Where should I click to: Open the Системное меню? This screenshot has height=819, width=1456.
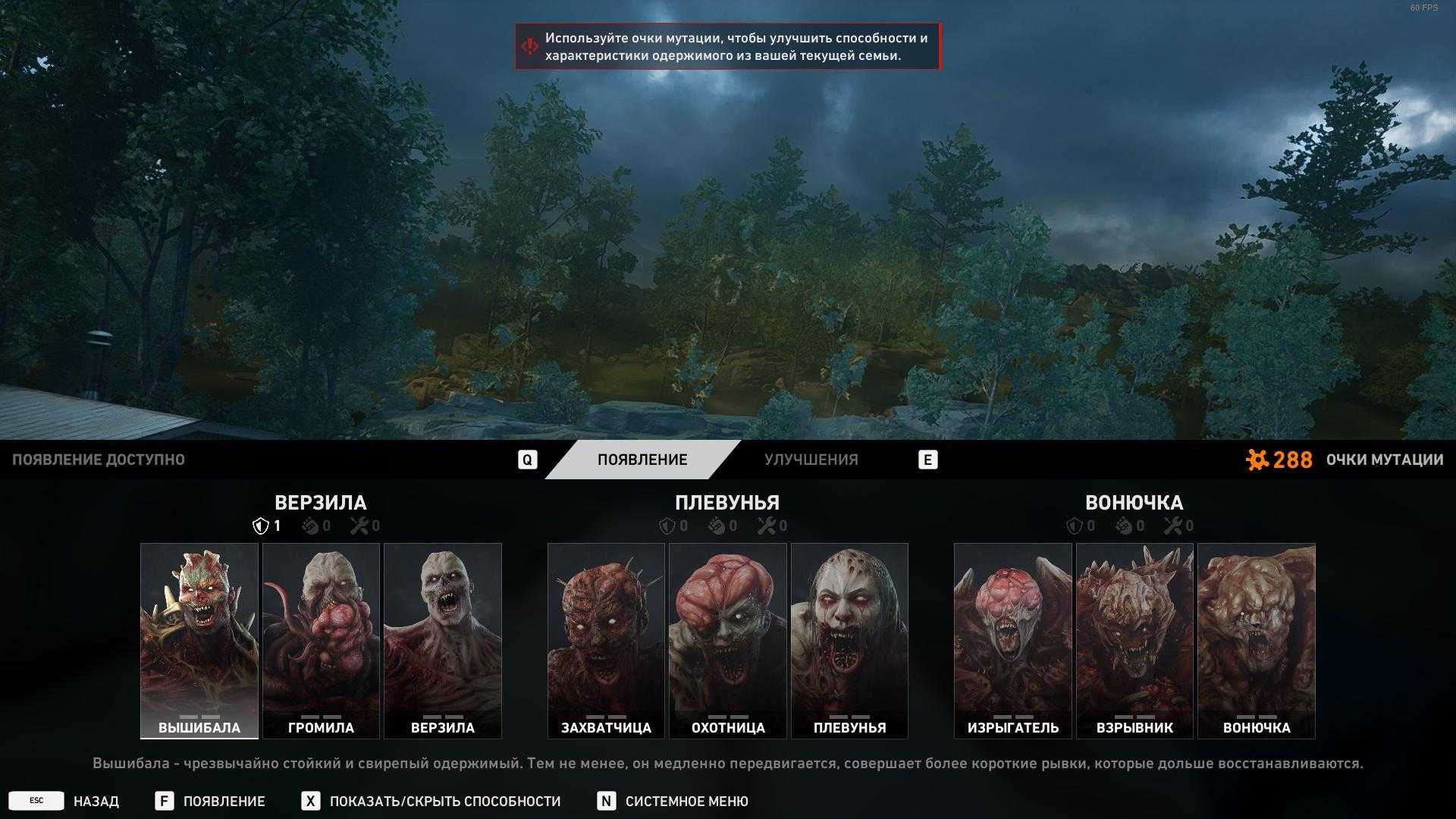[x=686, y=802]
